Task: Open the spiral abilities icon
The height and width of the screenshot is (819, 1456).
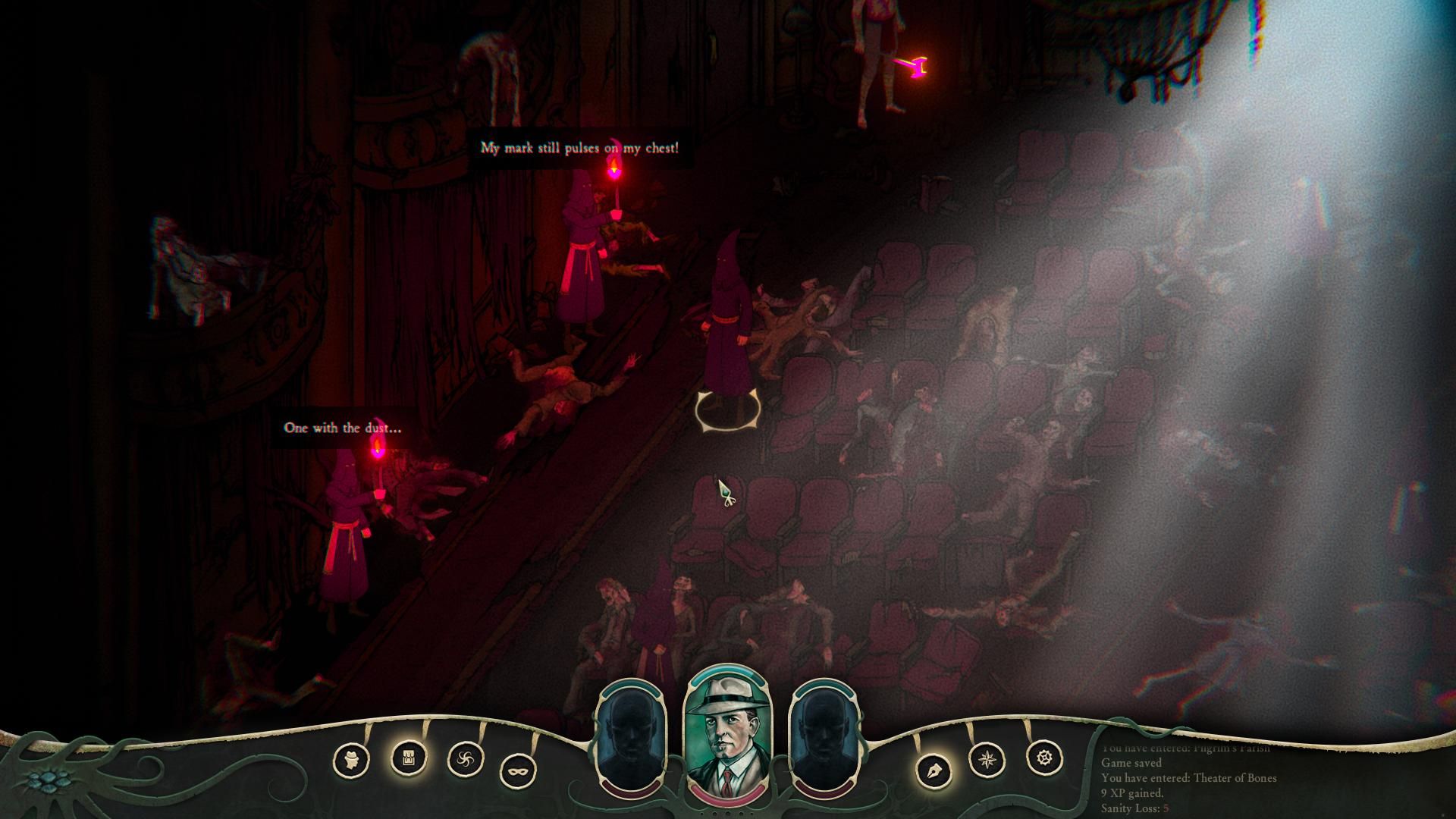Action: [x=466, y=759]
